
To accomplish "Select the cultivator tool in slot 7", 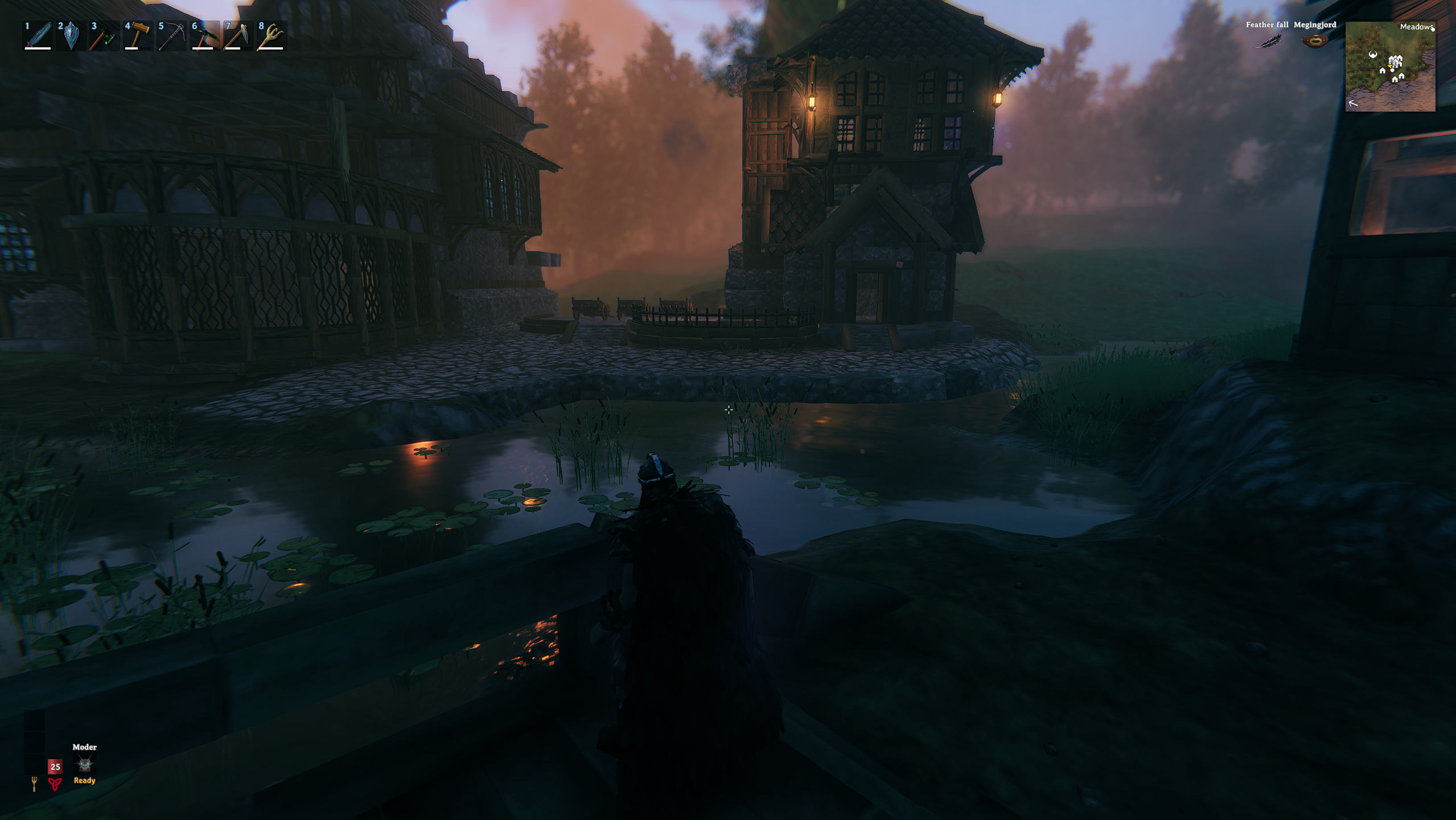I will pyautogui.click(x=237, y=36).
